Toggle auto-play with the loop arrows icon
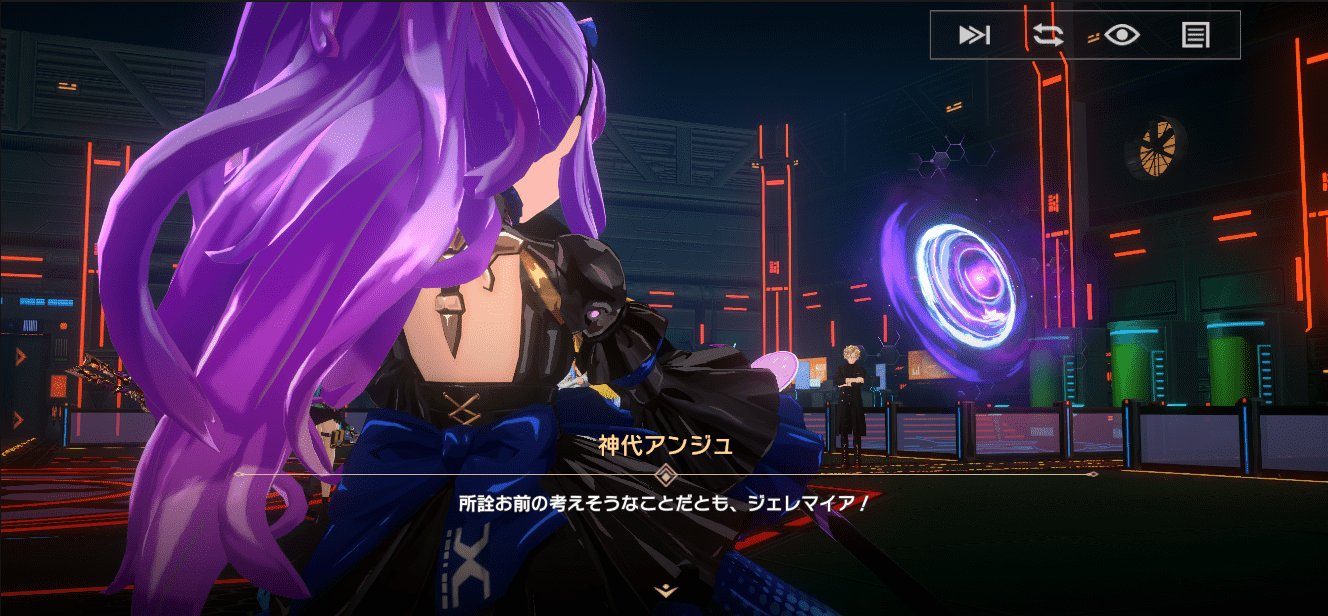Screen dimensions: 1328x616 pyautogui.click(x=1048, y=35)
